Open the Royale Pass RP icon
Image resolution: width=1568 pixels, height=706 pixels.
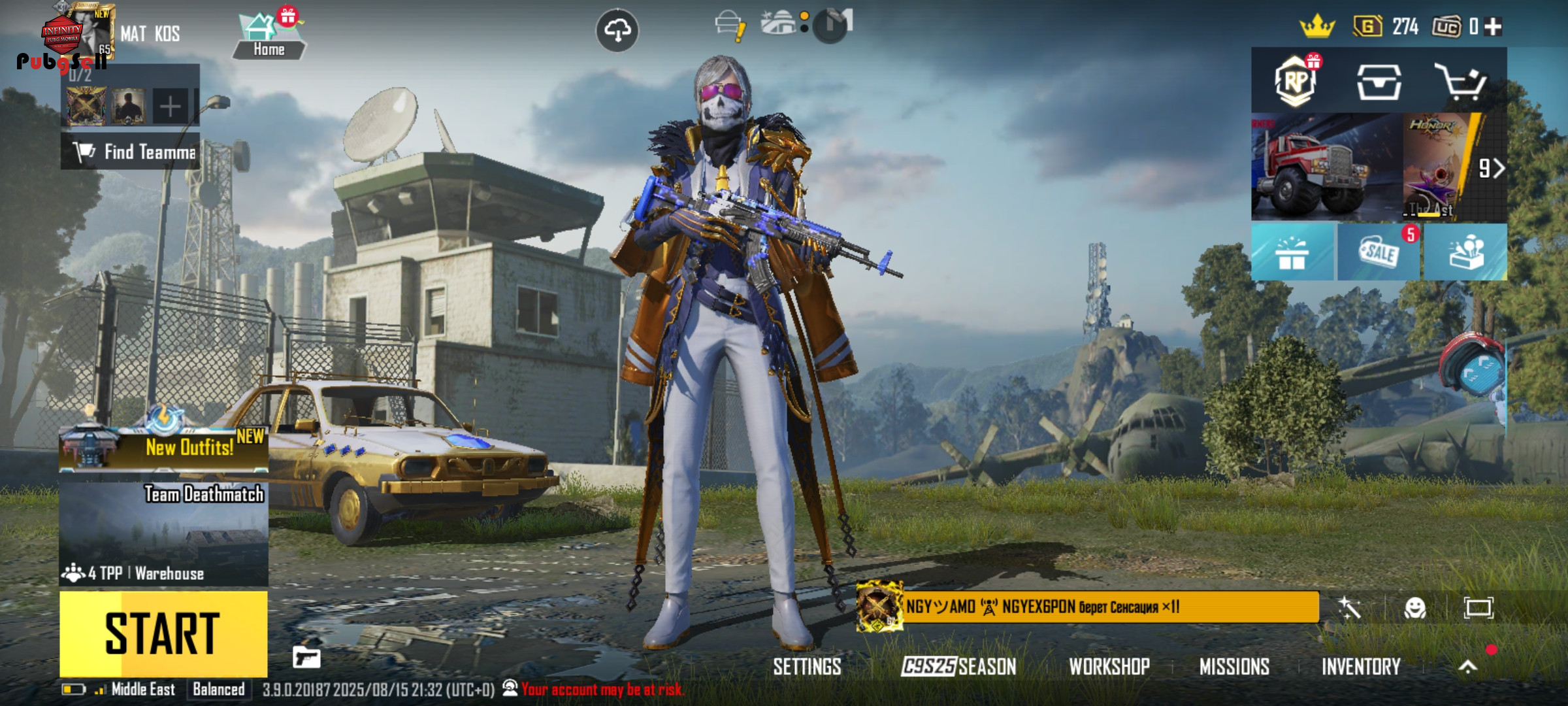click(x=1295, y=82)
